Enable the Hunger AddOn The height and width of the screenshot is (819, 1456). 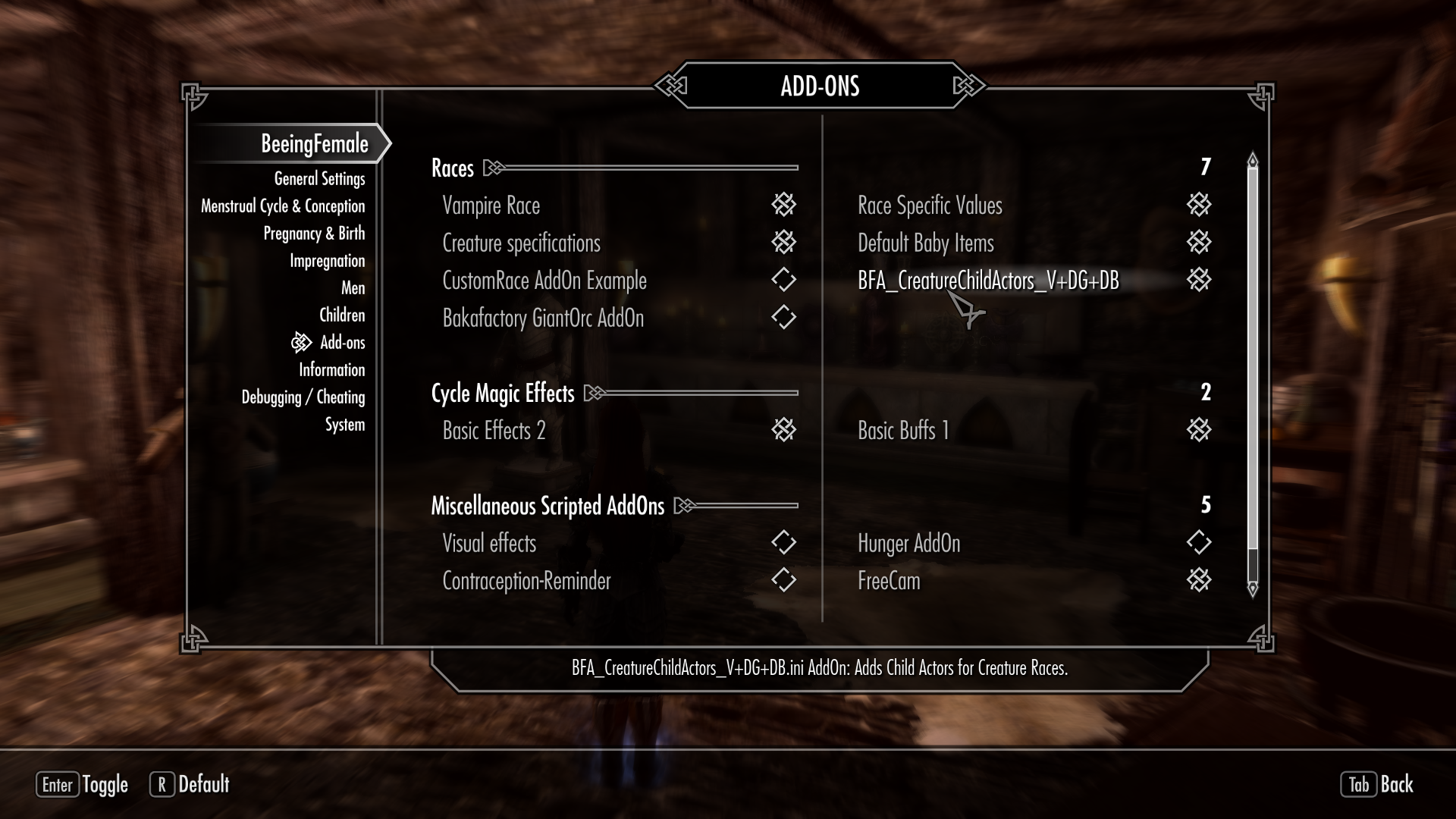(x=1198, y=543)
